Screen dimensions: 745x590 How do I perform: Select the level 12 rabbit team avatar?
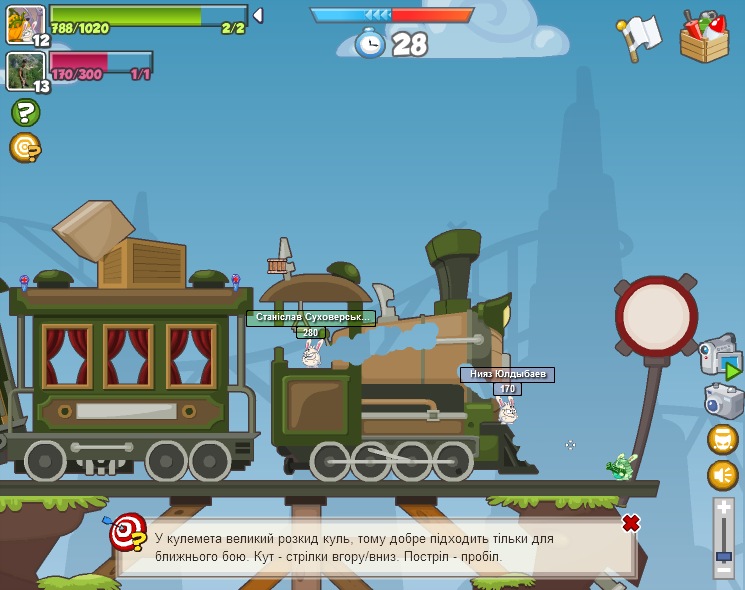25,24
